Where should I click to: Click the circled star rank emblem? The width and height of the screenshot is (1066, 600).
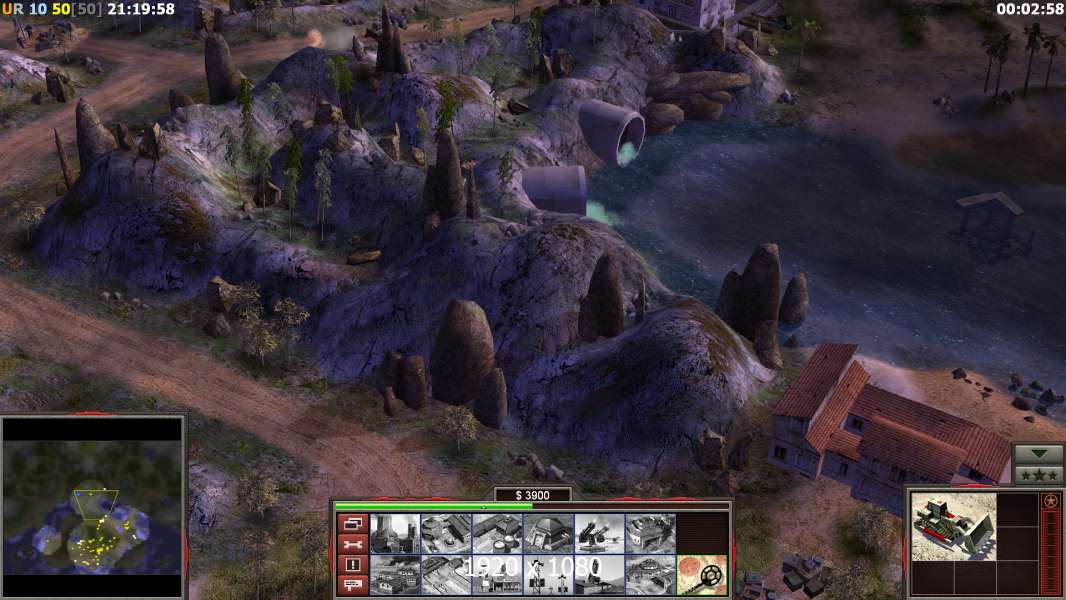coord(1050,501)
